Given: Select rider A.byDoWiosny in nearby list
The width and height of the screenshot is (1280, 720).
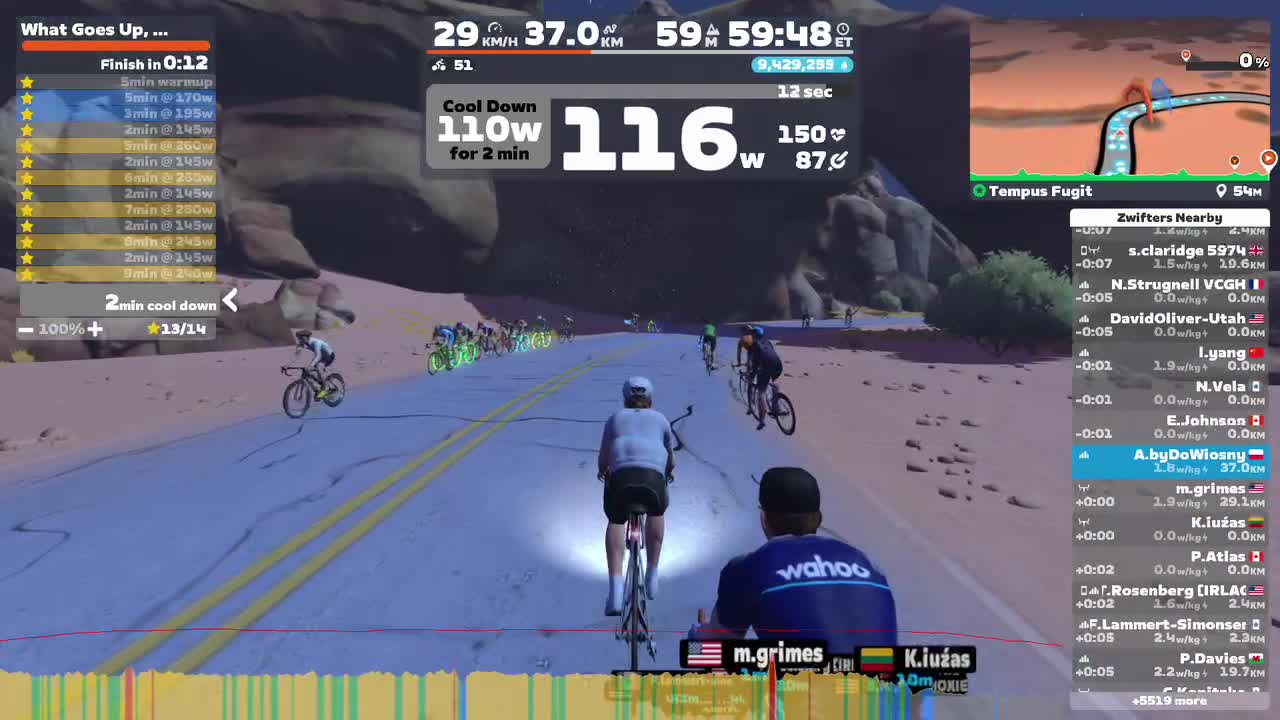Looking at the screenshot, I should (1170, 461).
